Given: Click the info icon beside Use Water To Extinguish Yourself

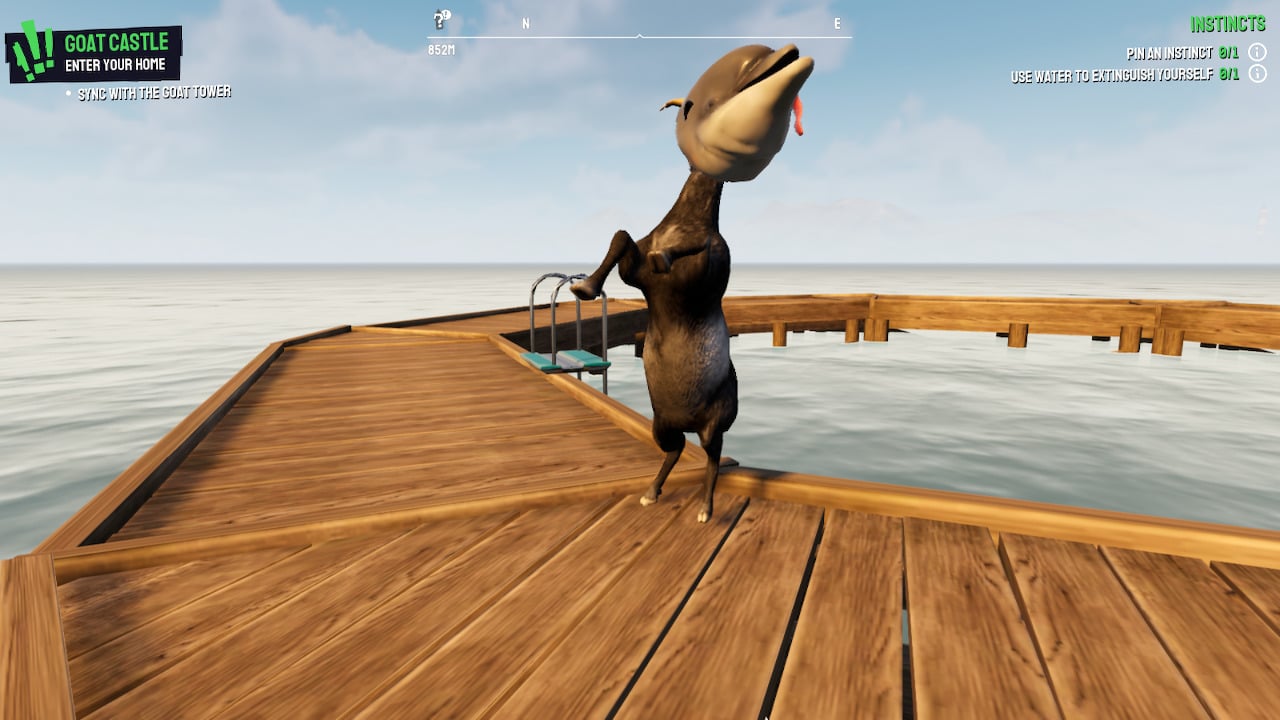Looking at the screenshot, I should pos(1257,73).
